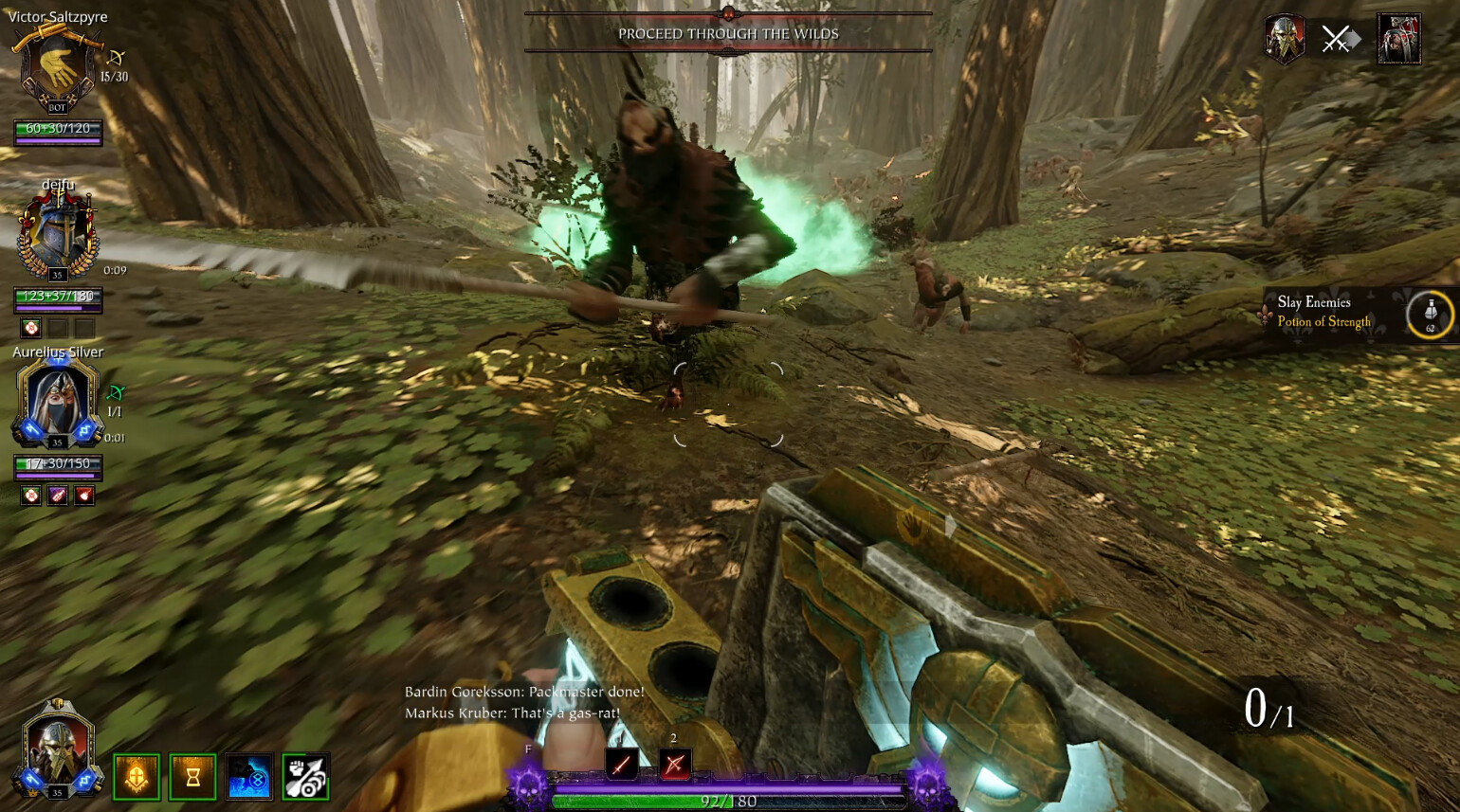The height and width of the screenshot is (812, 1460).
Task: Select the killer portrait in the kill feed
Action: click(1285, 40)
